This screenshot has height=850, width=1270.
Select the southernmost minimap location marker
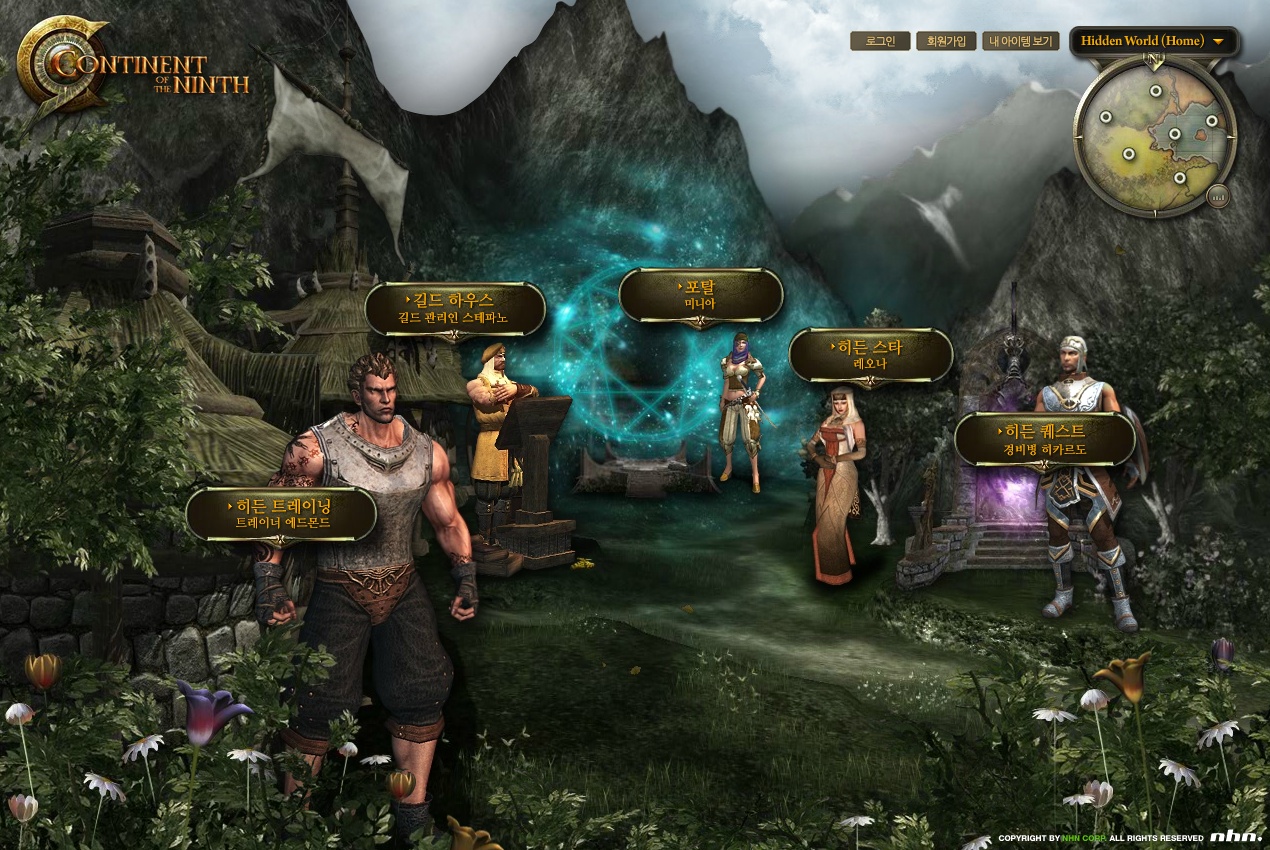pos(1180,178)
